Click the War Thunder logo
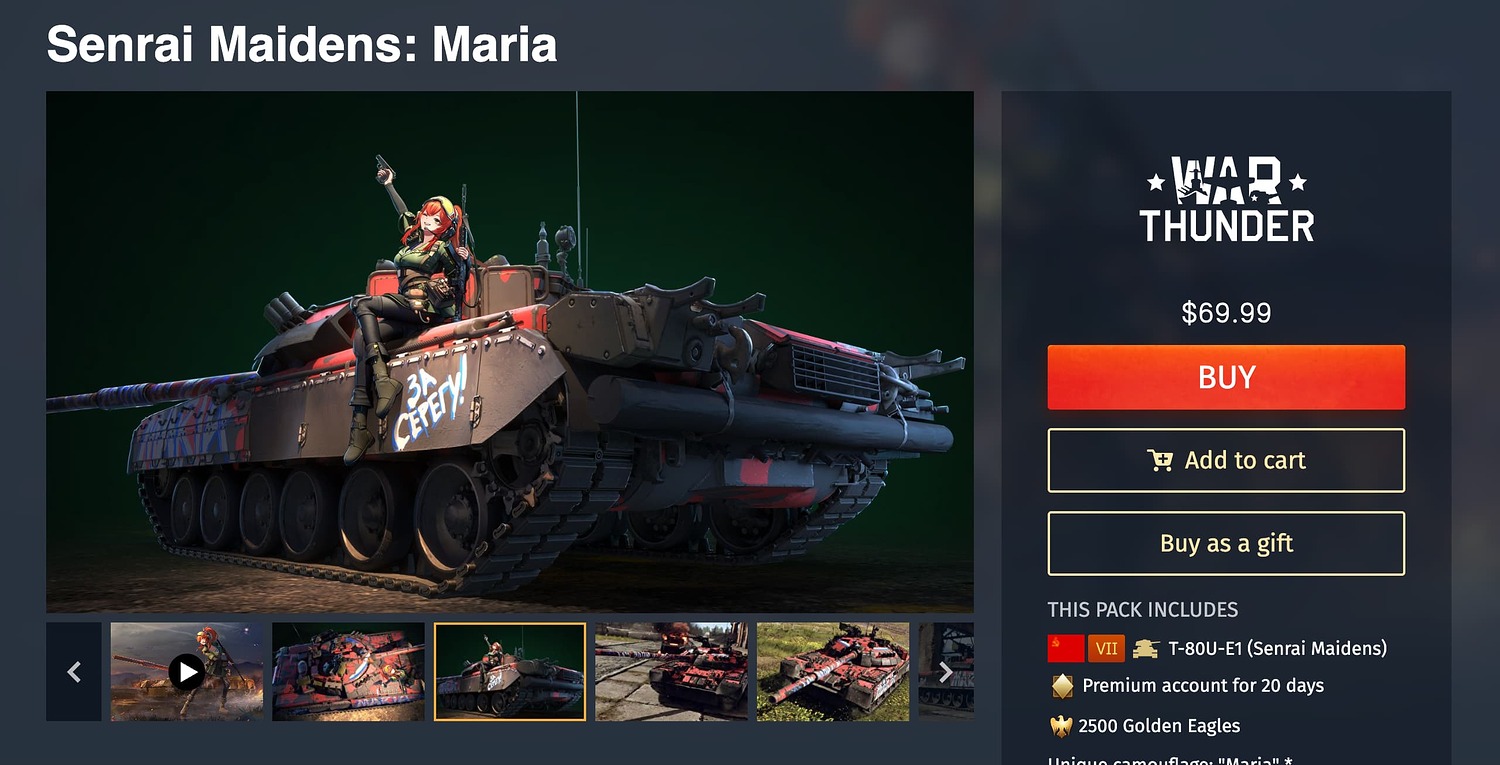1500x765 pixels. (x=1228, y=198)
